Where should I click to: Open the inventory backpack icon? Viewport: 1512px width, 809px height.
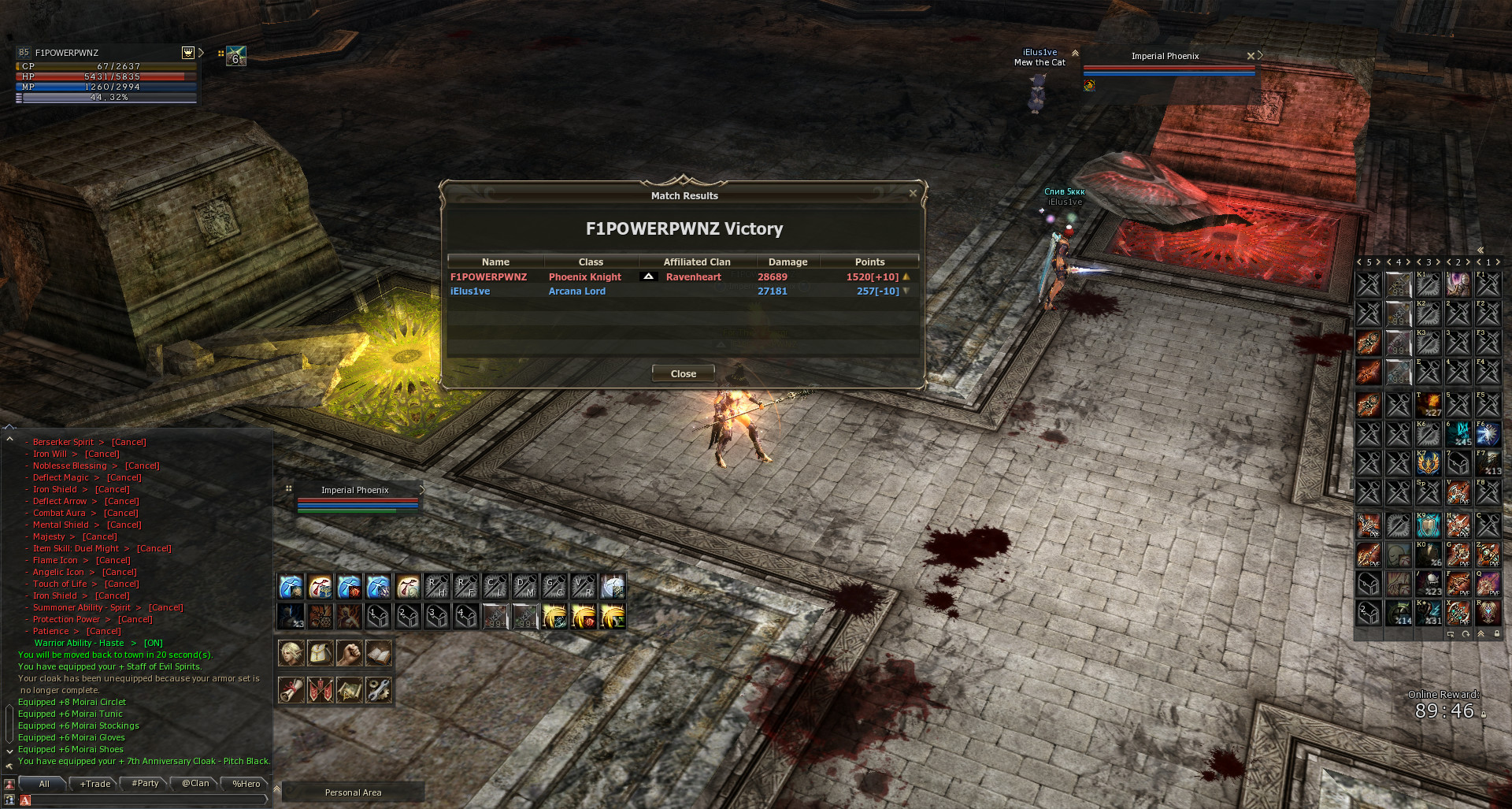[320, 653]
